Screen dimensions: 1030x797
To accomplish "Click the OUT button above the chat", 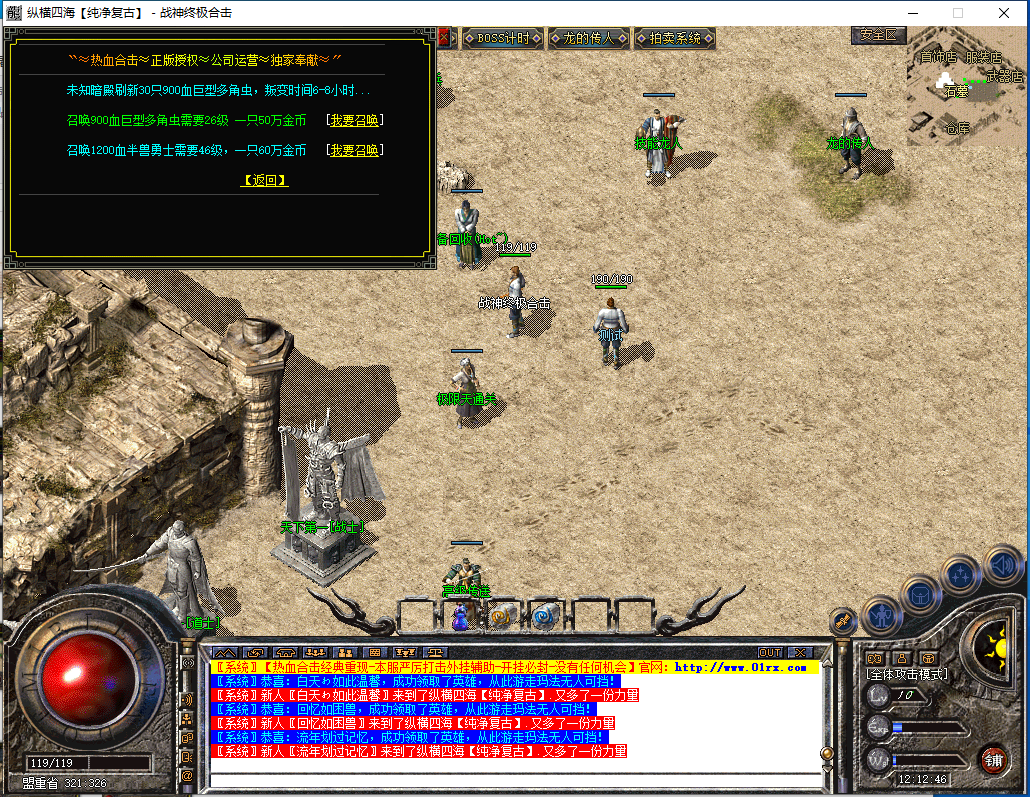I will click(x=769, y=653).
